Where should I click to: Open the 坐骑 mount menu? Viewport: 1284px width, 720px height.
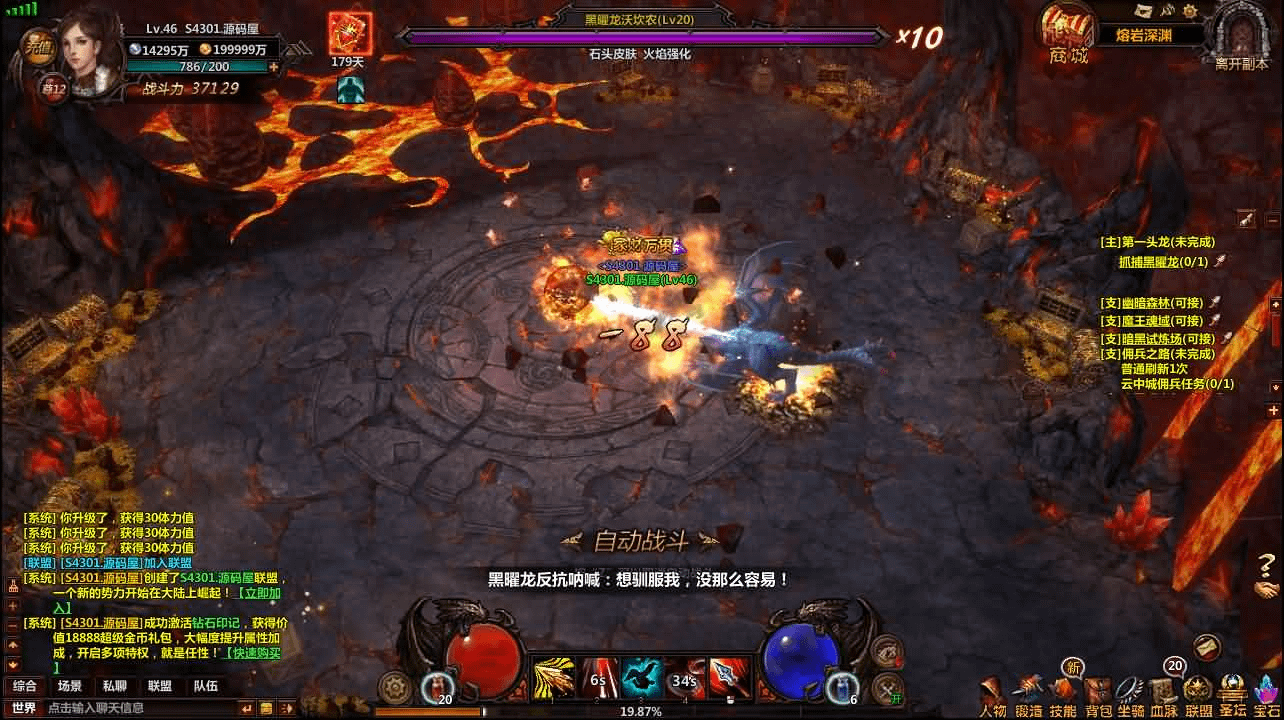[1131, 694]
